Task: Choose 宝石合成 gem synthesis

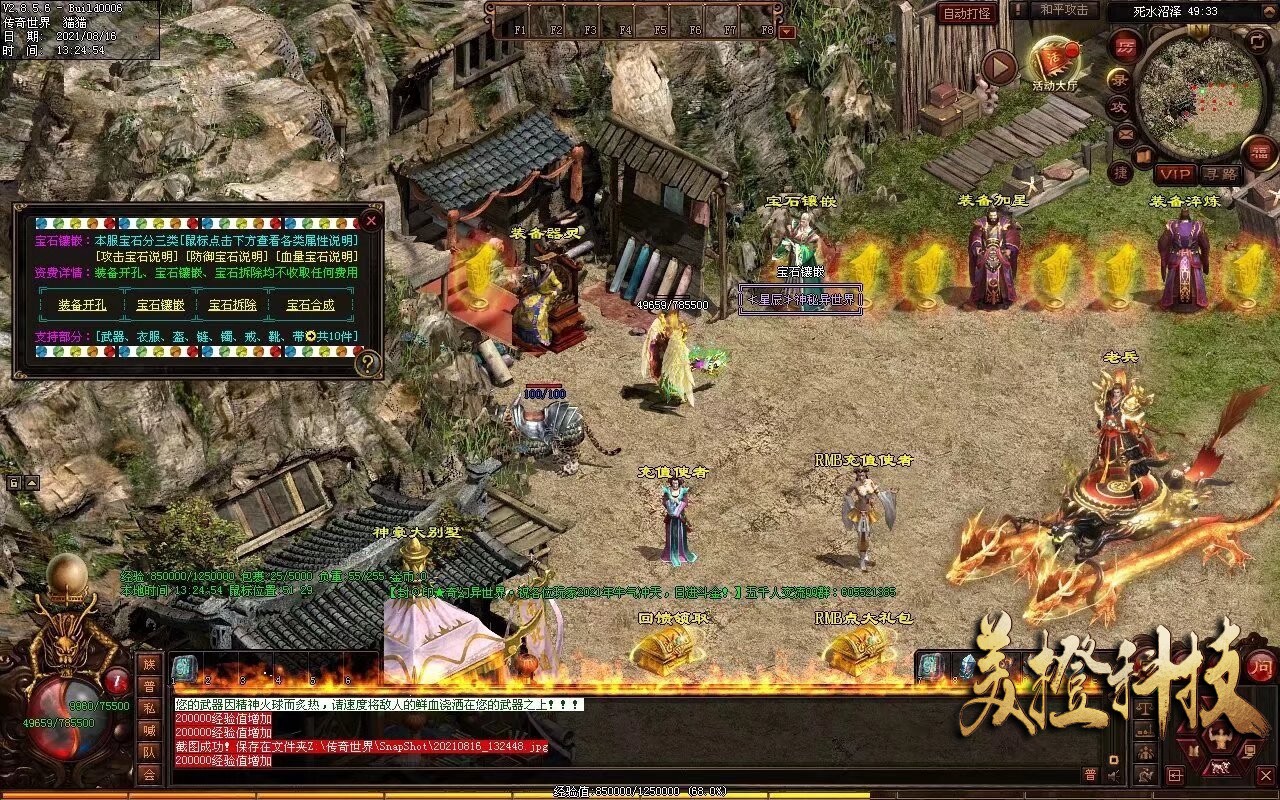Action: [310, 305]
